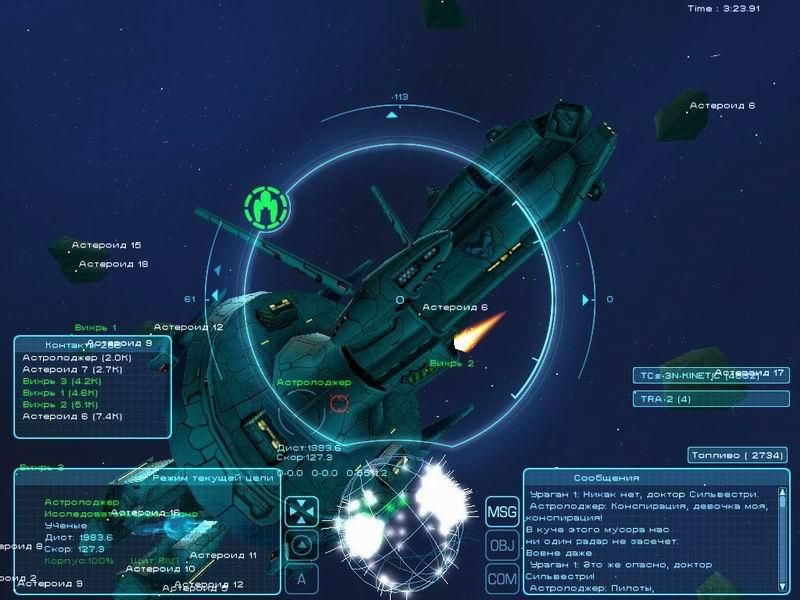Activate the circled triangle button

click(x=301, y=545)
